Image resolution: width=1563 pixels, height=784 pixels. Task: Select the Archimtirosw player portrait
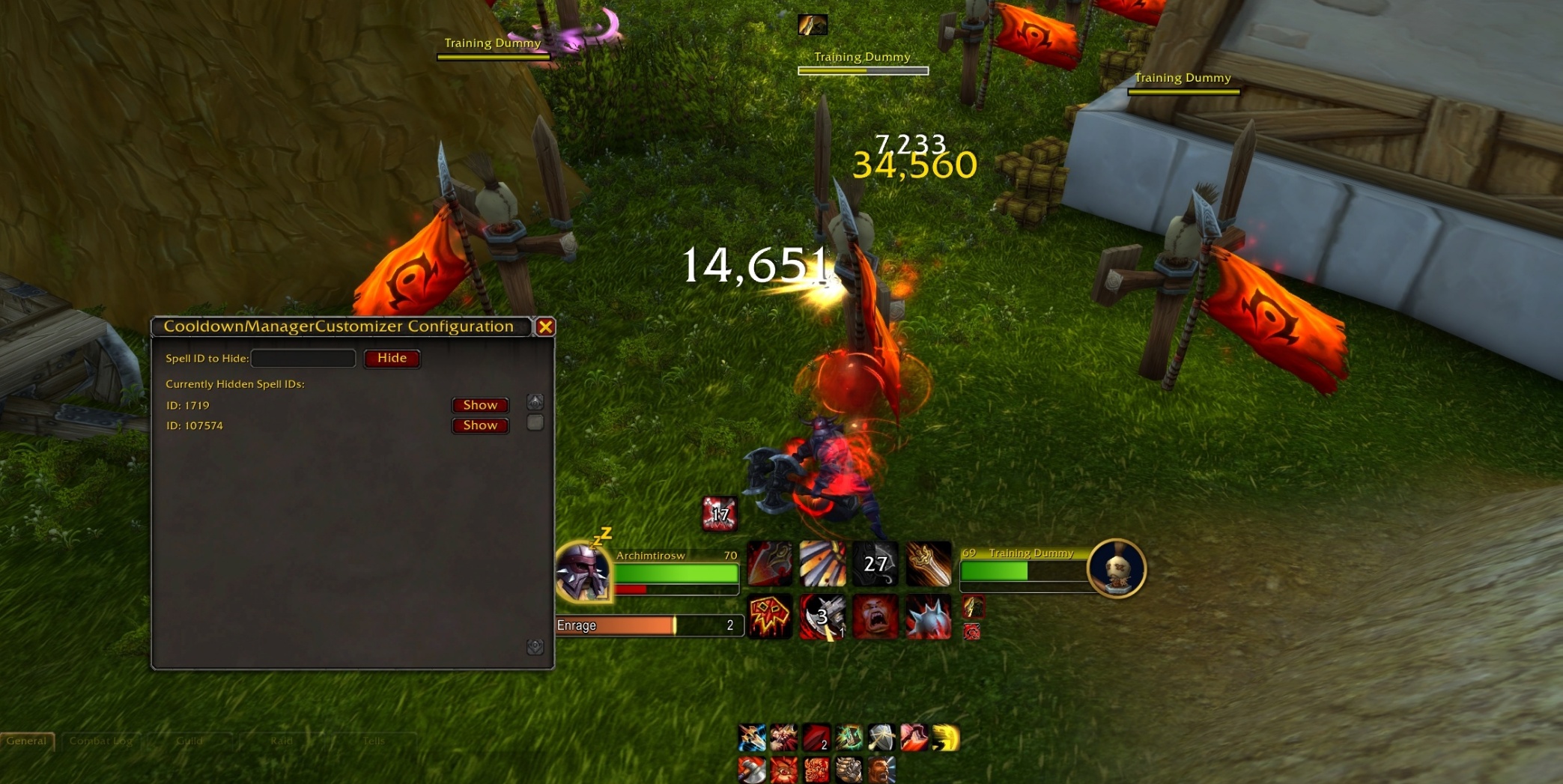tap(583, 573)
